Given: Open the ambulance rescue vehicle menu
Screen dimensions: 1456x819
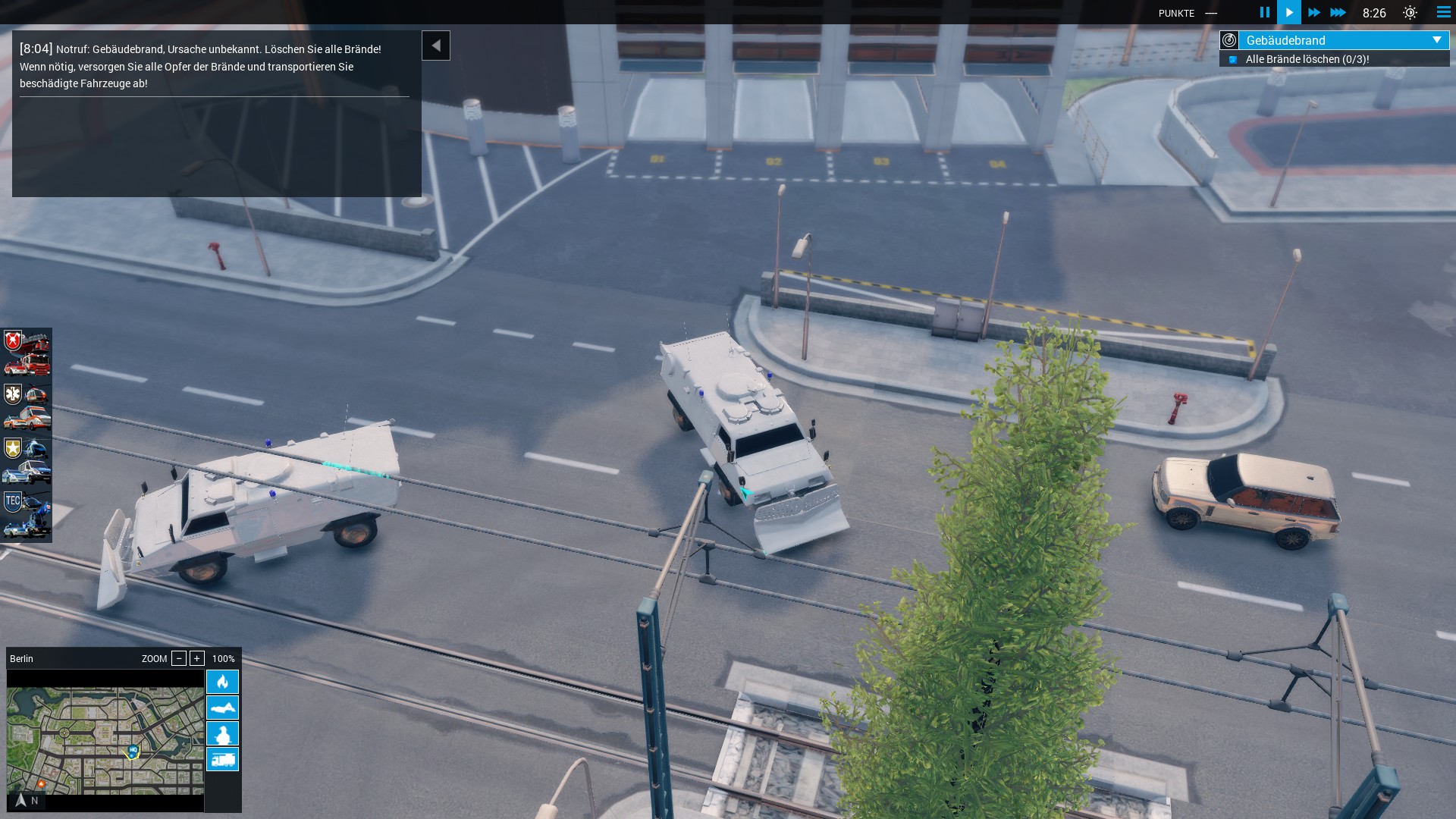Looking at the screenshot, I should [27, 407].
